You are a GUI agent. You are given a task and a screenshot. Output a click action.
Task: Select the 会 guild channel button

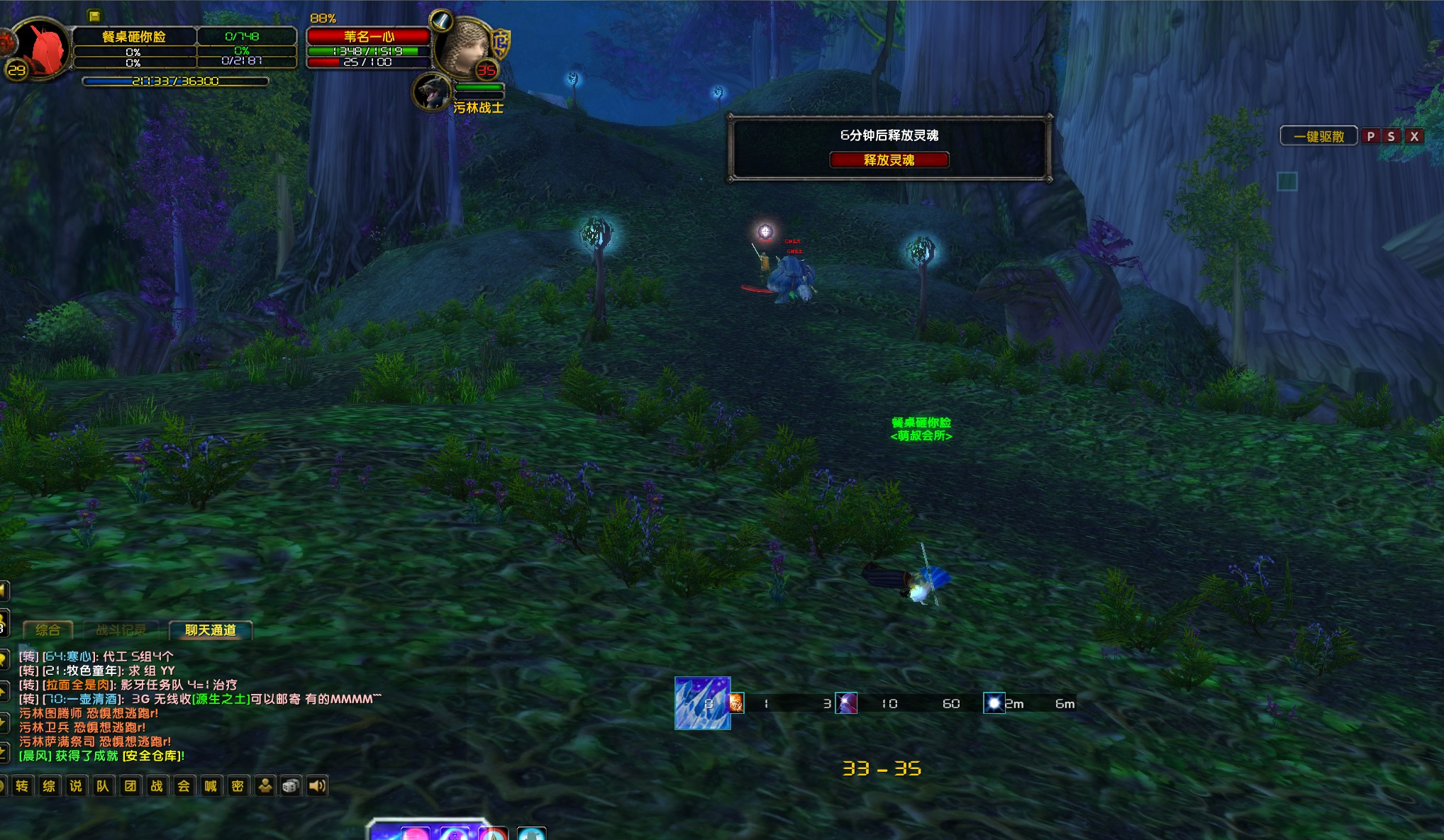[x=184, y=785]
